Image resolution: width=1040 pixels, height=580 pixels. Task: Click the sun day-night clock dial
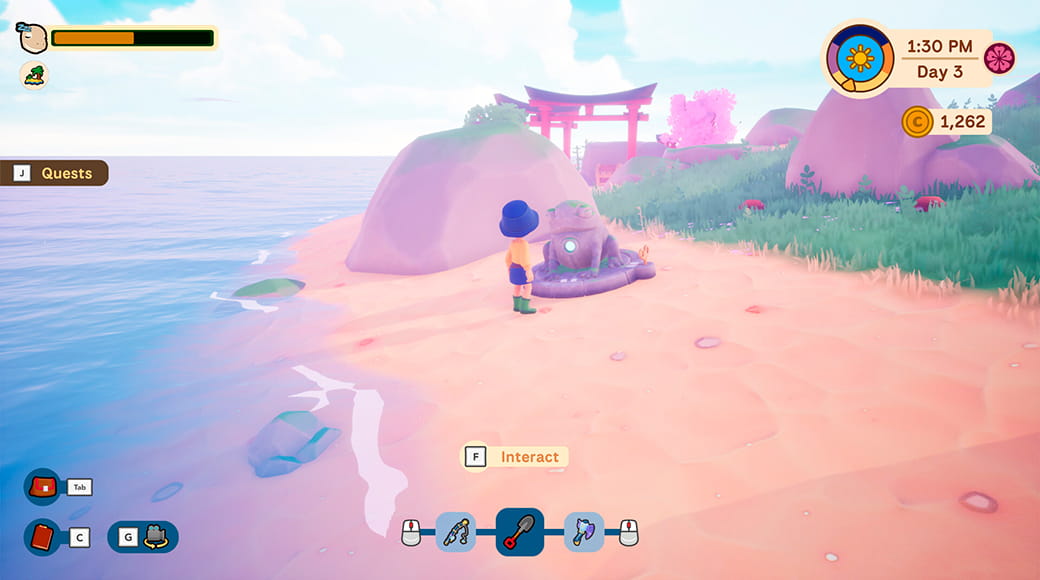(860, 58)
